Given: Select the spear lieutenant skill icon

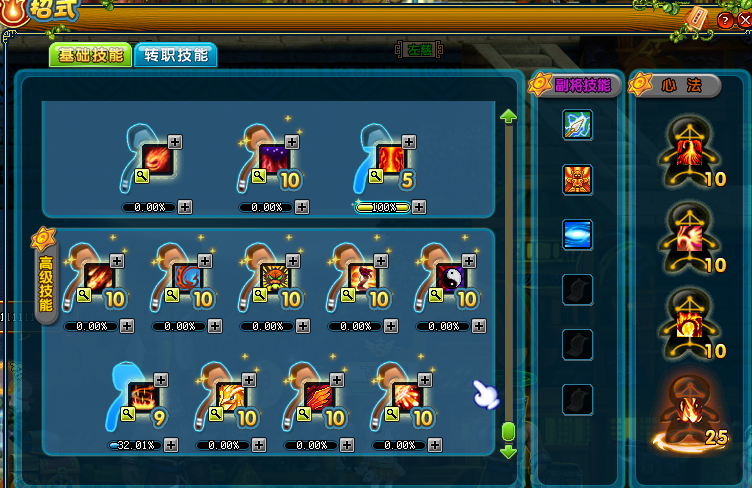Looking at the screenshot, I should pos(577,125).
